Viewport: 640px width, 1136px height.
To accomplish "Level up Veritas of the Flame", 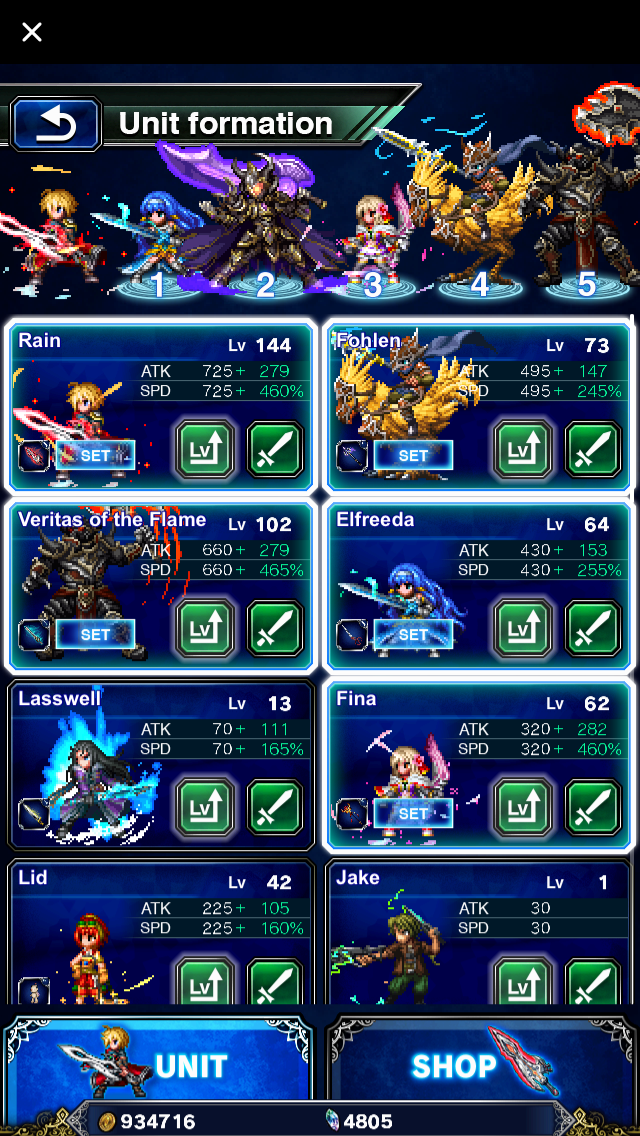I will click(x=205, y=629).
